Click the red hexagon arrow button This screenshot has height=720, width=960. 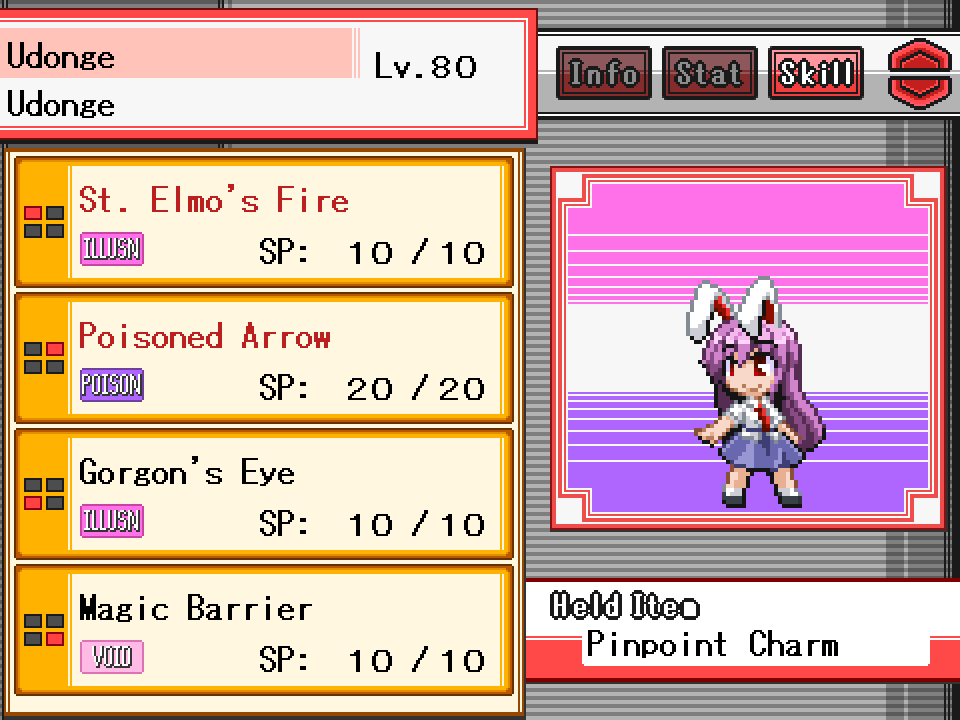(920, 74)
